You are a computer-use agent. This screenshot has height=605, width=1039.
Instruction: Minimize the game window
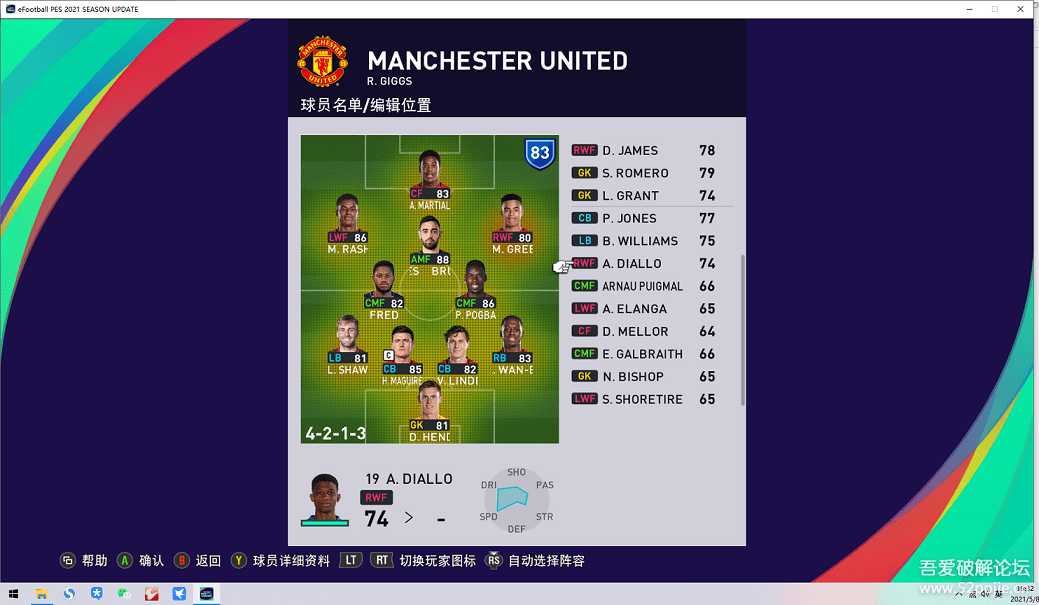click(969, 9)
